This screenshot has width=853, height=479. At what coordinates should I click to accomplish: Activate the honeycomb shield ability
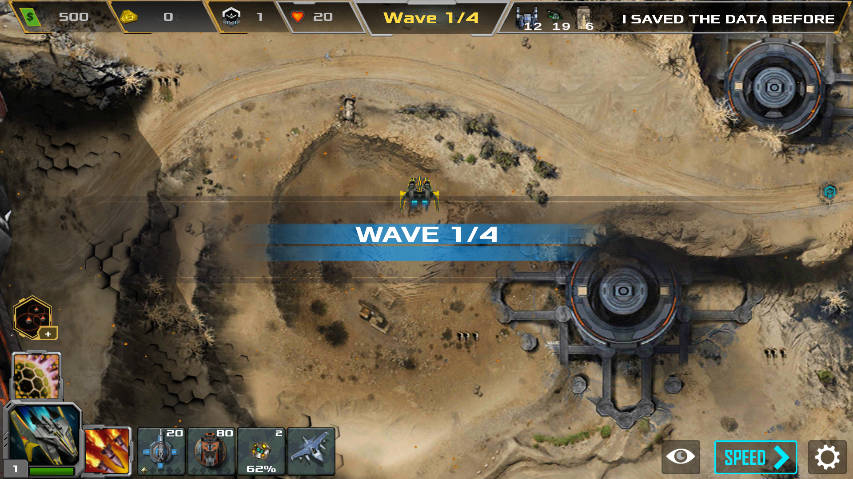tap(37, 375)
